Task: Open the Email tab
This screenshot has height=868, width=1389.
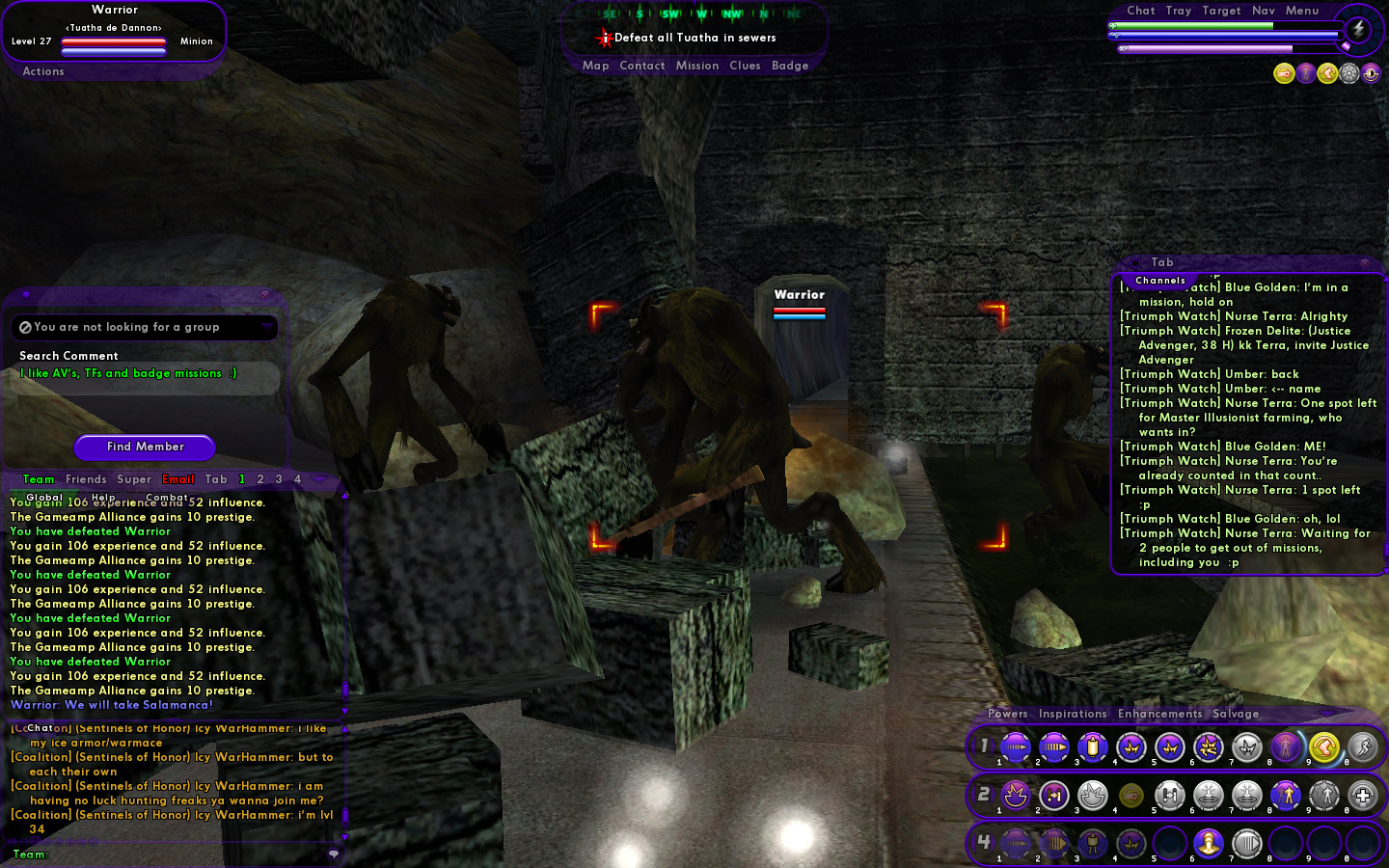Action: point(178,479)
